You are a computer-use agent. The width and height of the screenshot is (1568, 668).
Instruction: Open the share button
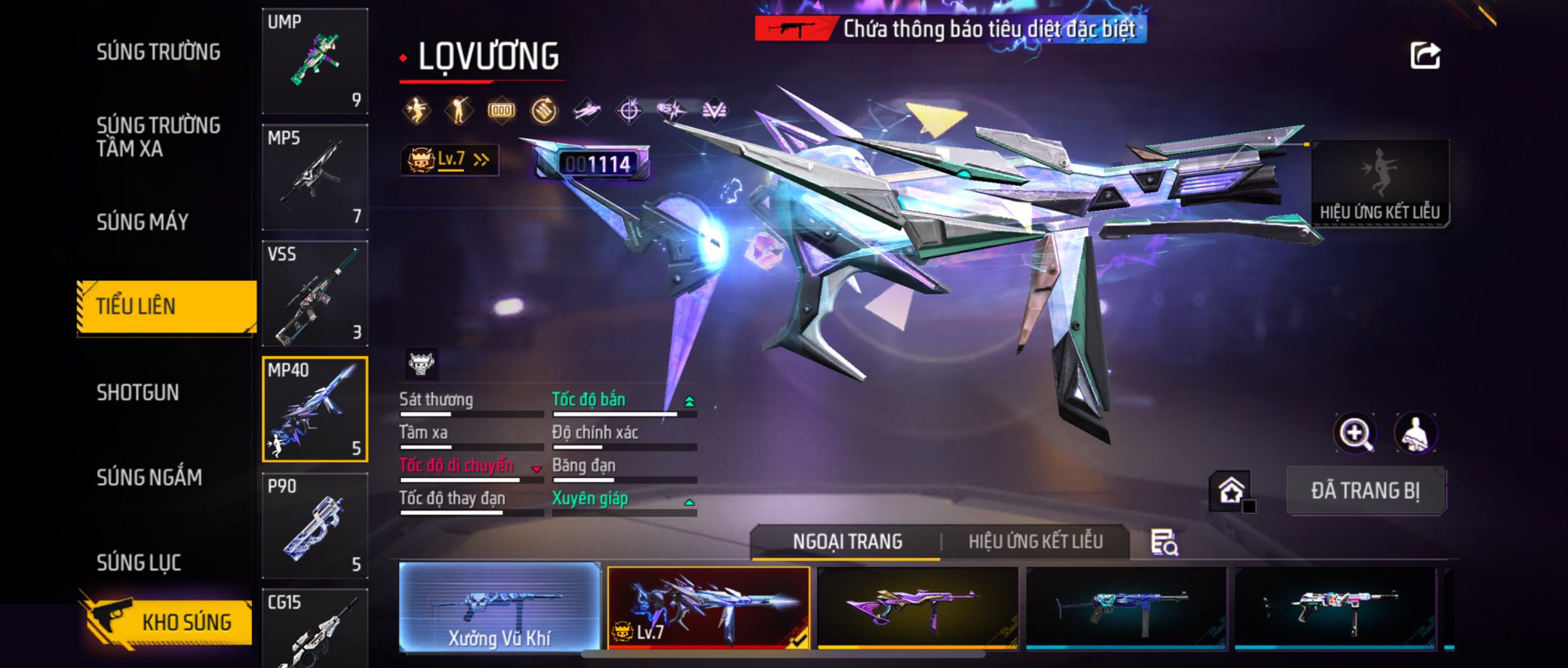click(x=1425, y=56)
